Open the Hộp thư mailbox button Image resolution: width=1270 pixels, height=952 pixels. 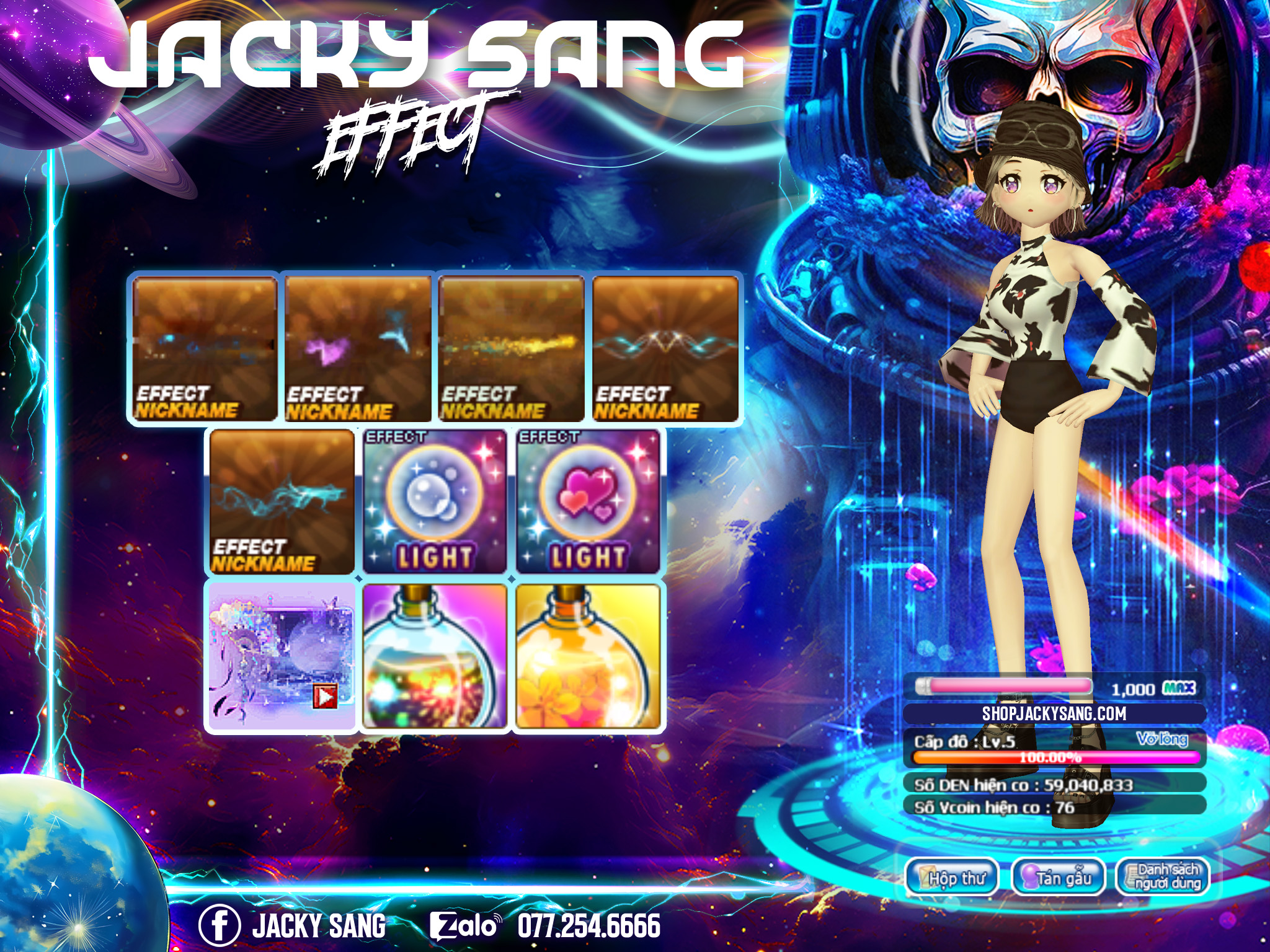click(952, 877)
